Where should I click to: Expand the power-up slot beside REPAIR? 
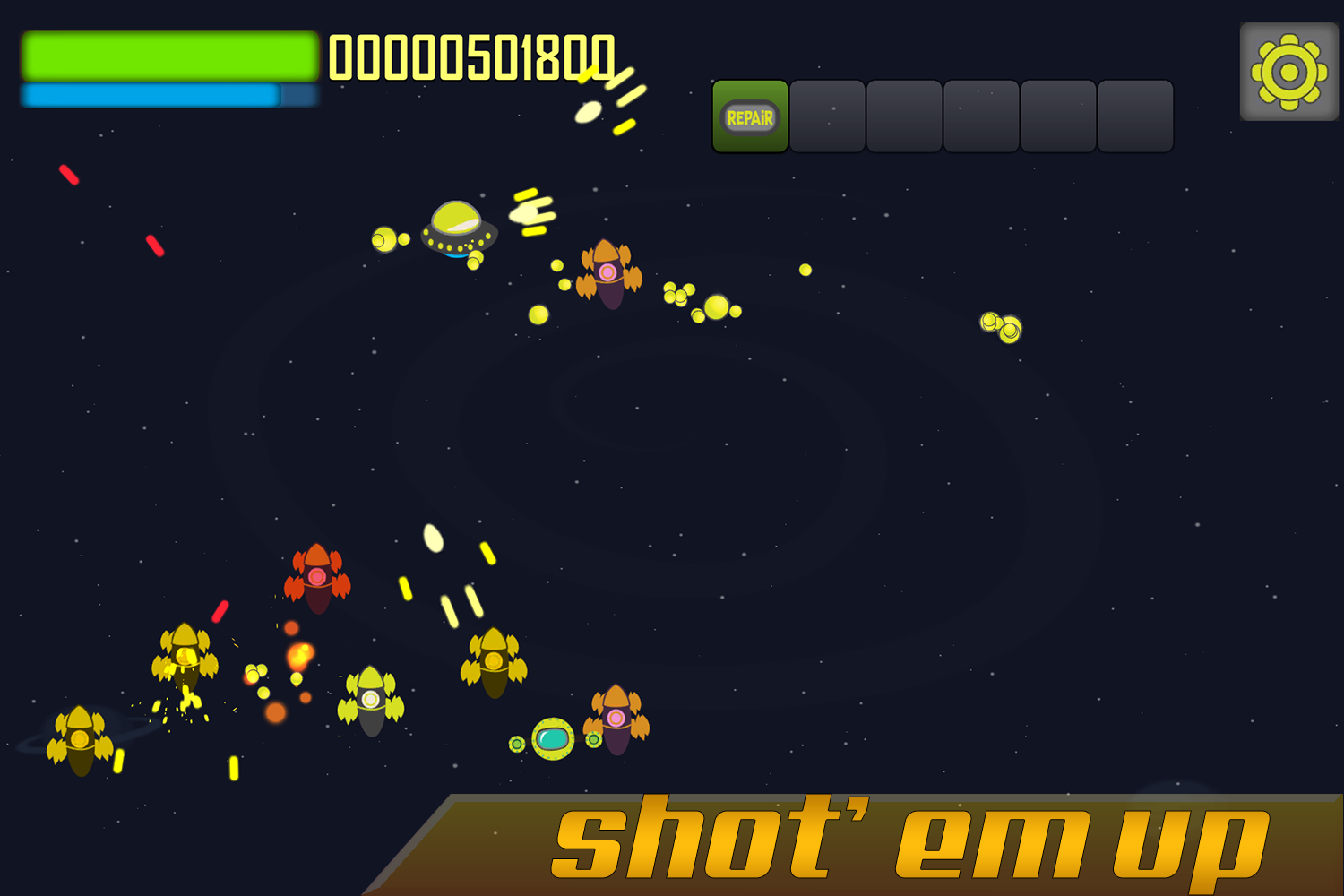pos(827,116)
